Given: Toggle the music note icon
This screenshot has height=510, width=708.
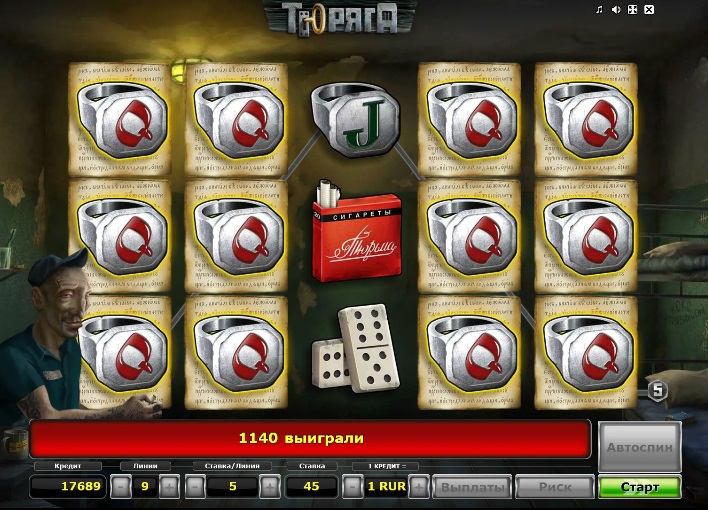Looking at the screenshot, I should (x=599, y=10).
